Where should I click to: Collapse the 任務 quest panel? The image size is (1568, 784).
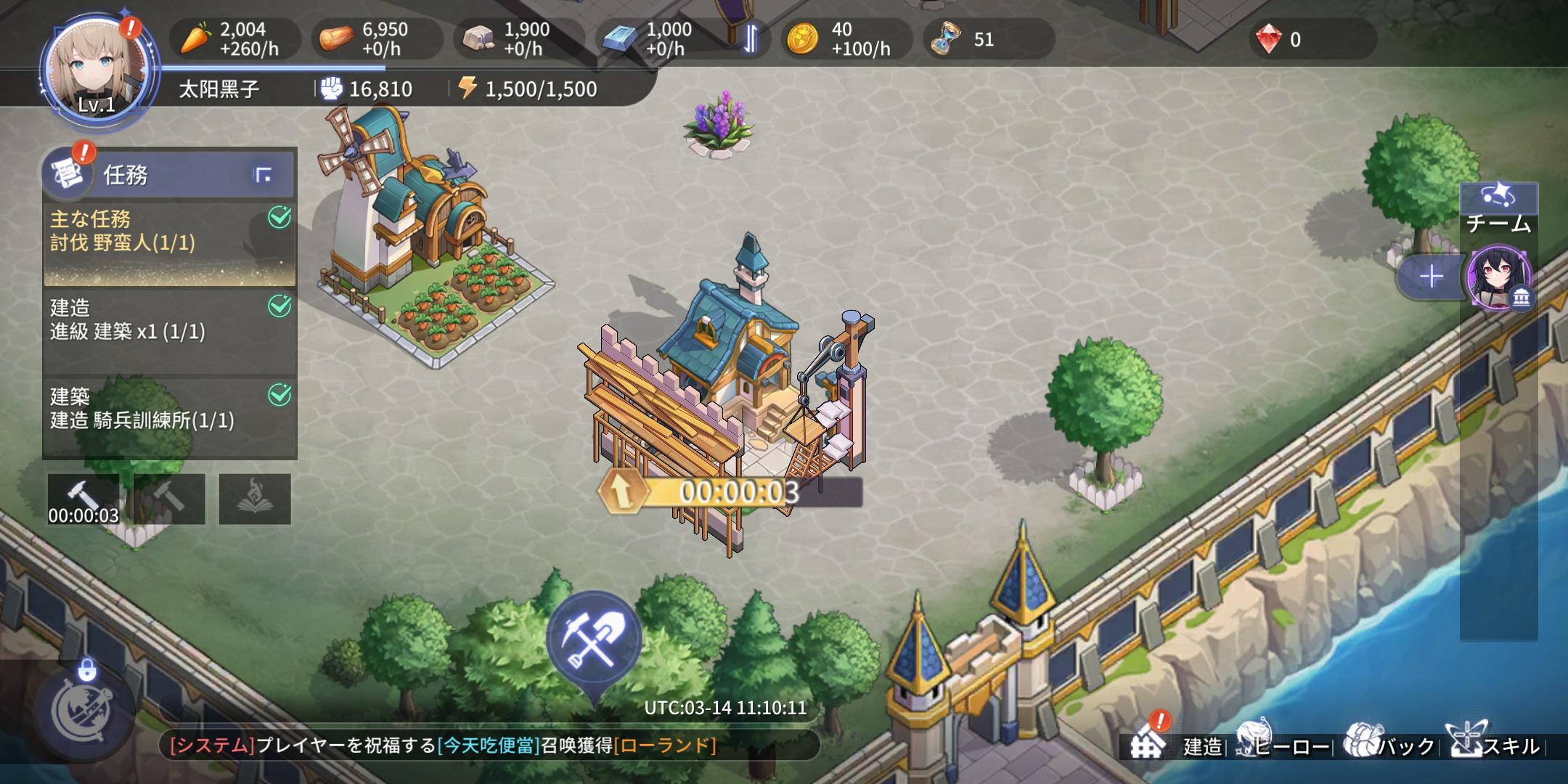click(x=263, y=175)
